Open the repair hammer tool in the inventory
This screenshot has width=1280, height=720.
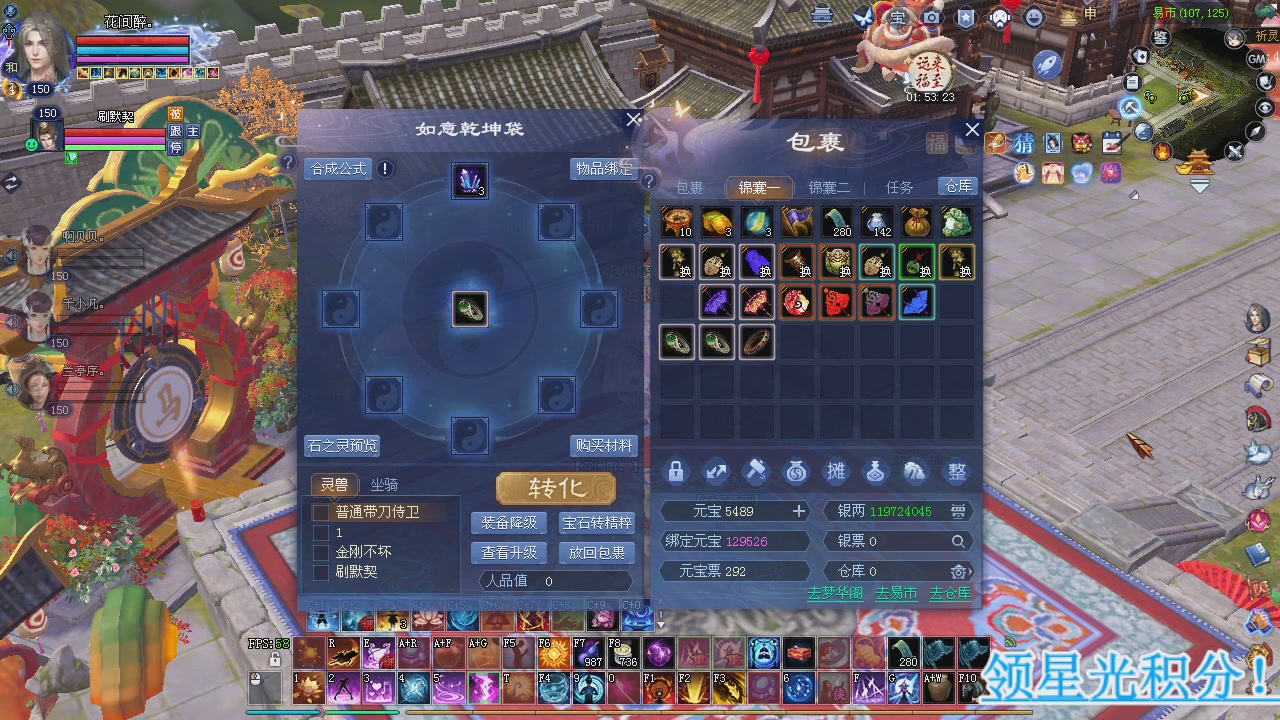tap(756, 472)
